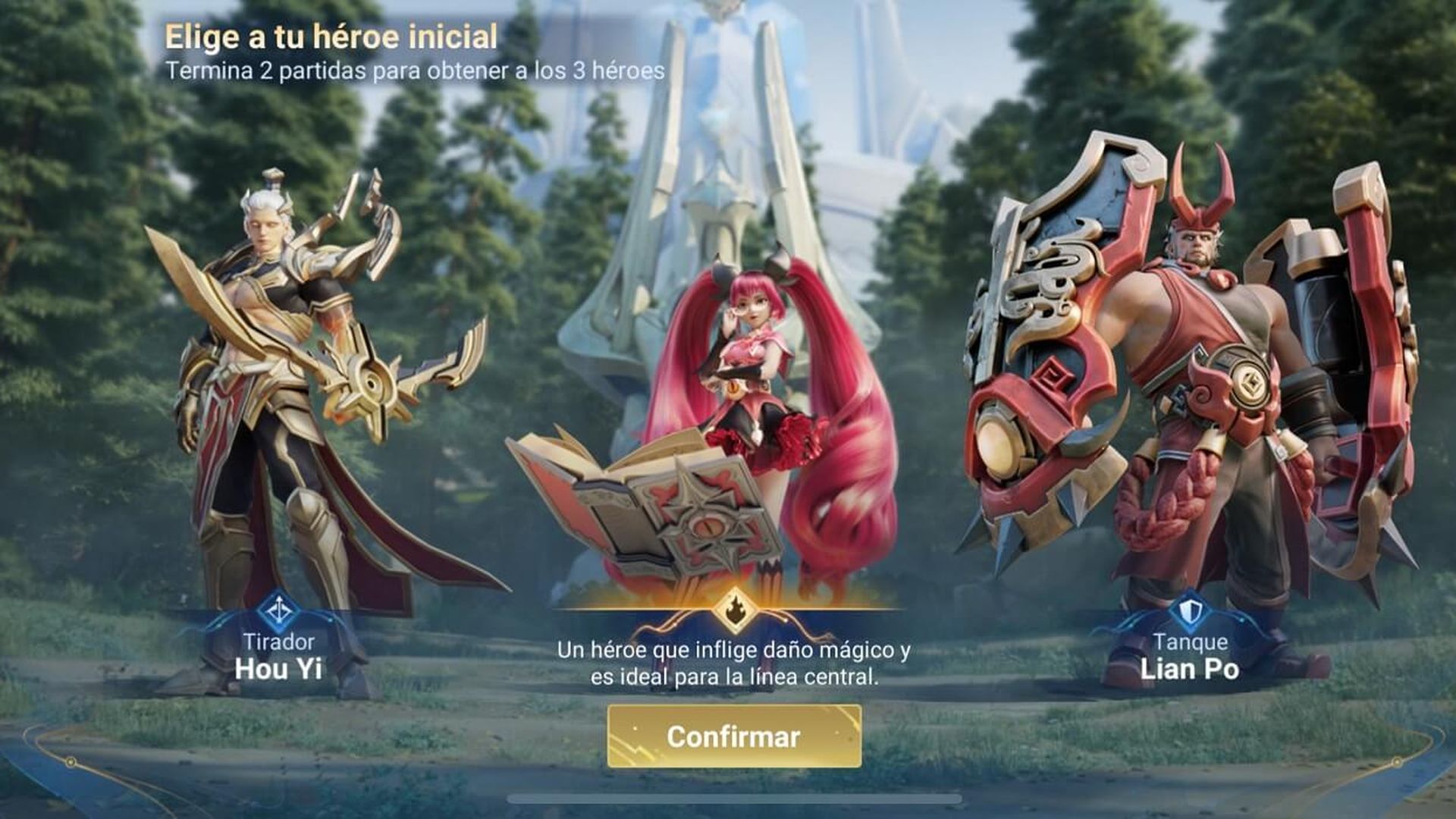Screen dimensions: 1456x819
Task: Click the Tirador role icon above Hou Yi
Action: pos(281,610)
